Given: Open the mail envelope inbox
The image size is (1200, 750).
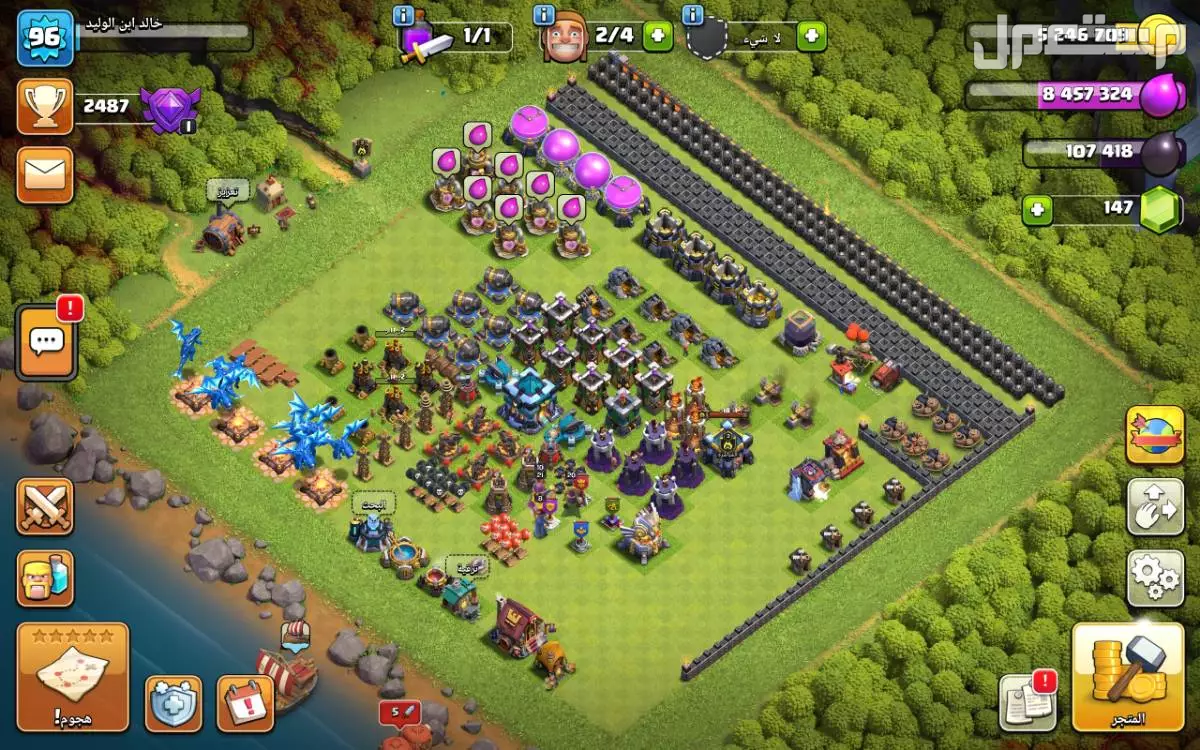Looking at the screenshot, I should tap(45, 175).
